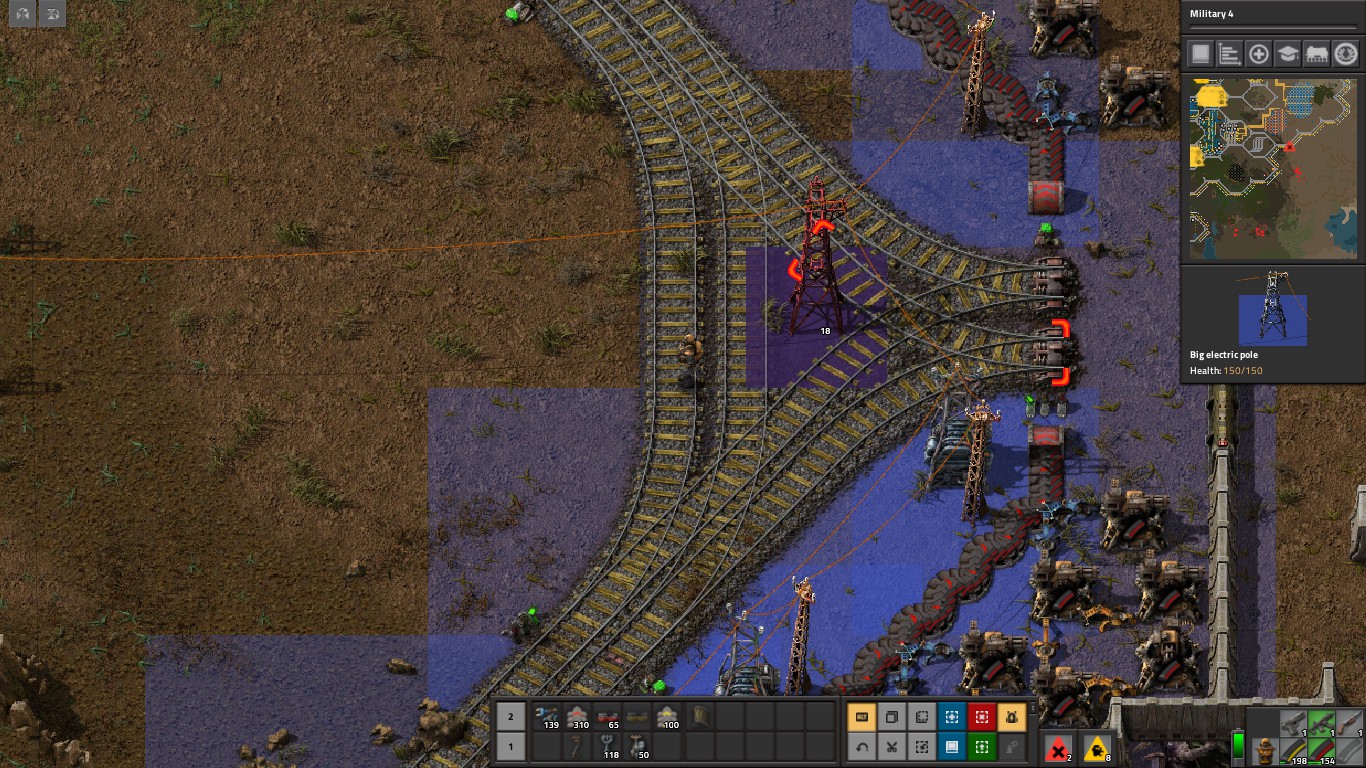
Task: Open the production statistics graph button
Action: tap(1230, 54)
